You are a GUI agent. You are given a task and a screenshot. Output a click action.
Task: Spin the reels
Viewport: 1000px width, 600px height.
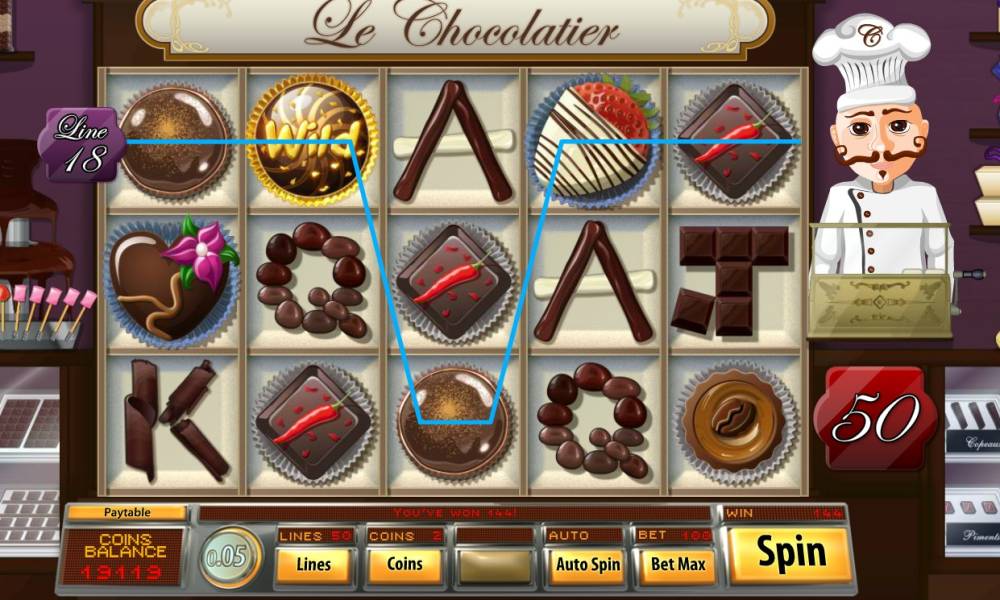[790, 554]
